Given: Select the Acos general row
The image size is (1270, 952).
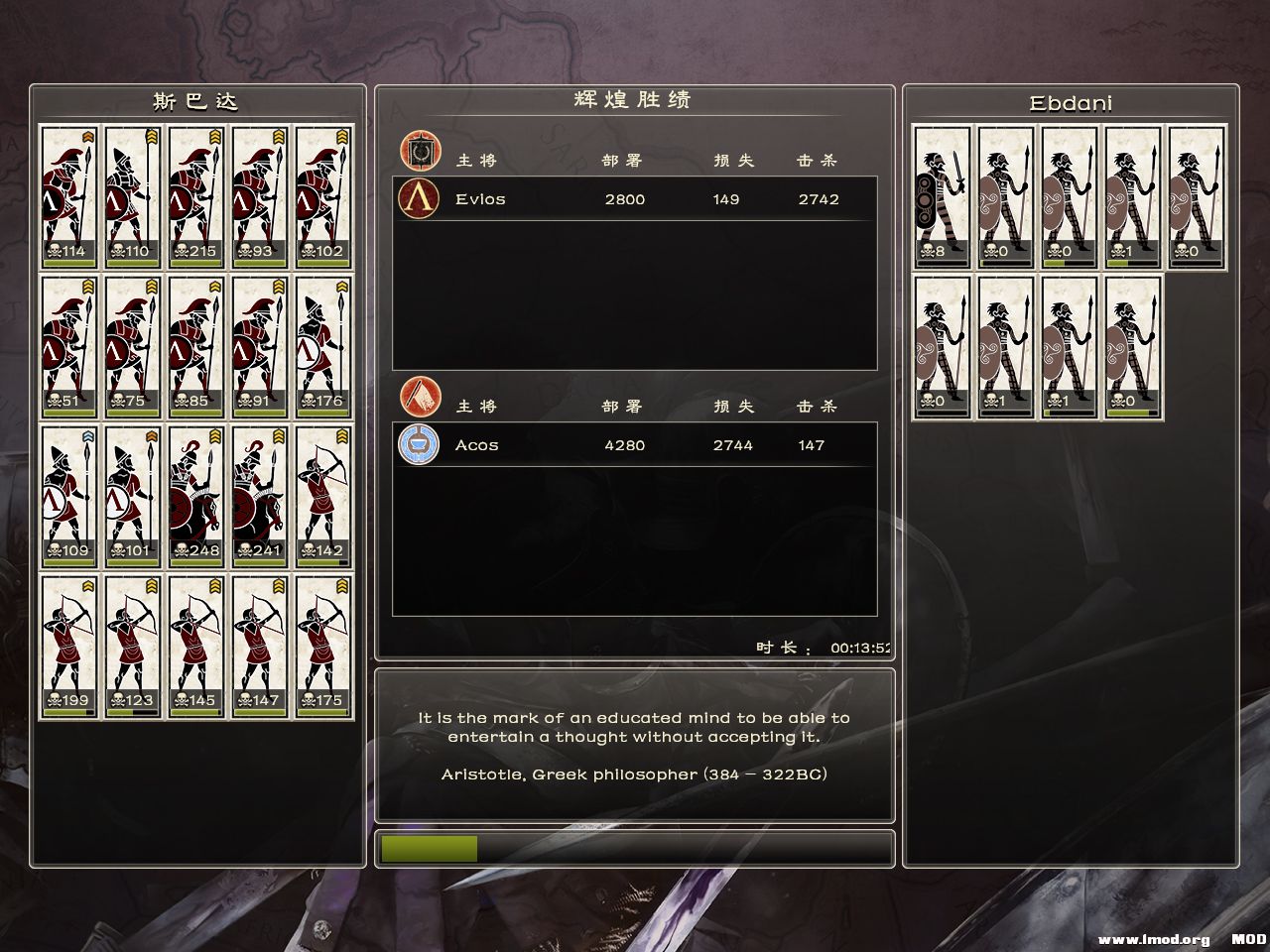Looking at the screenshot, I should point(635,445).
